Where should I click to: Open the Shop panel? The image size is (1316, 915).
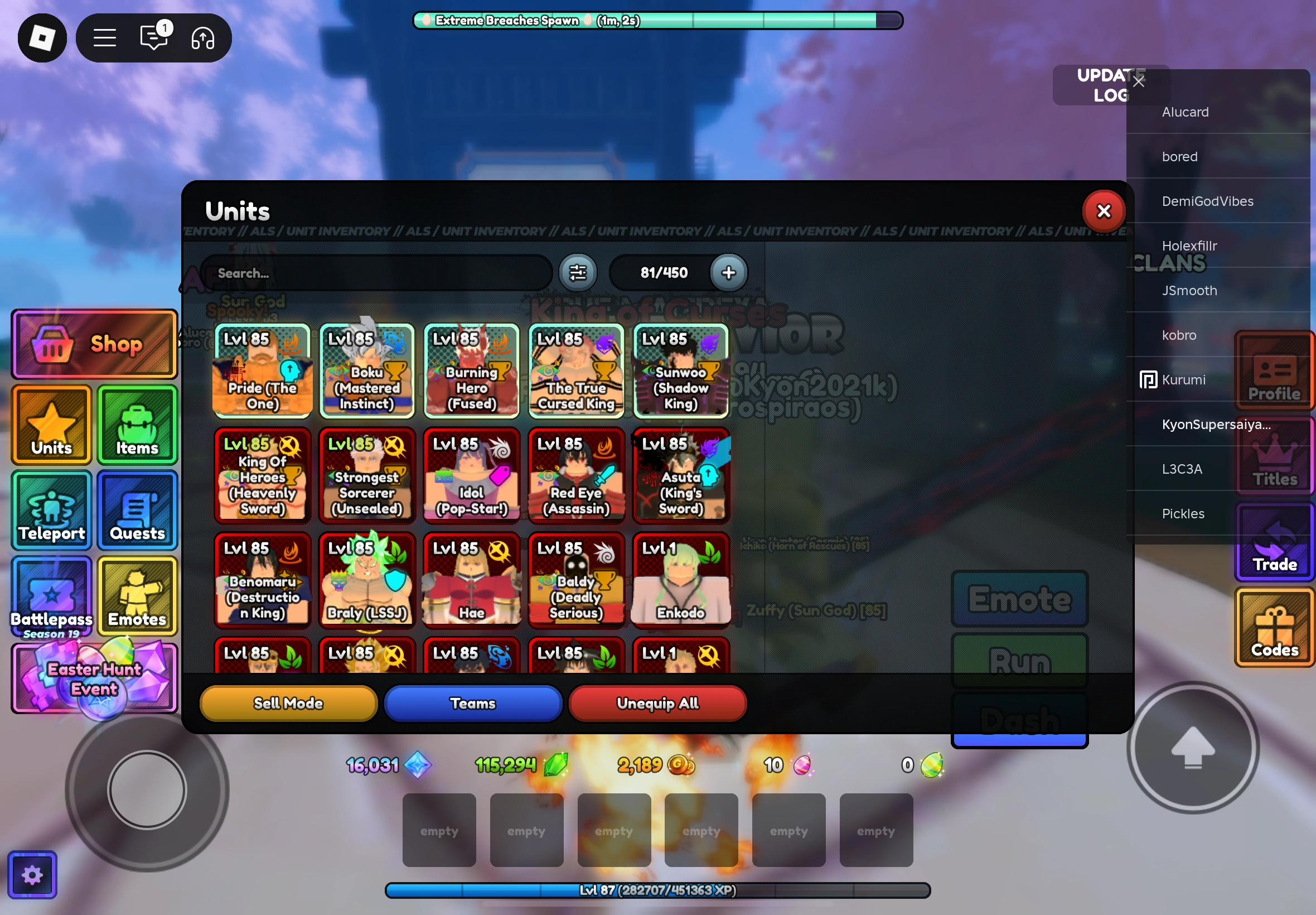[x=93, y=344]
